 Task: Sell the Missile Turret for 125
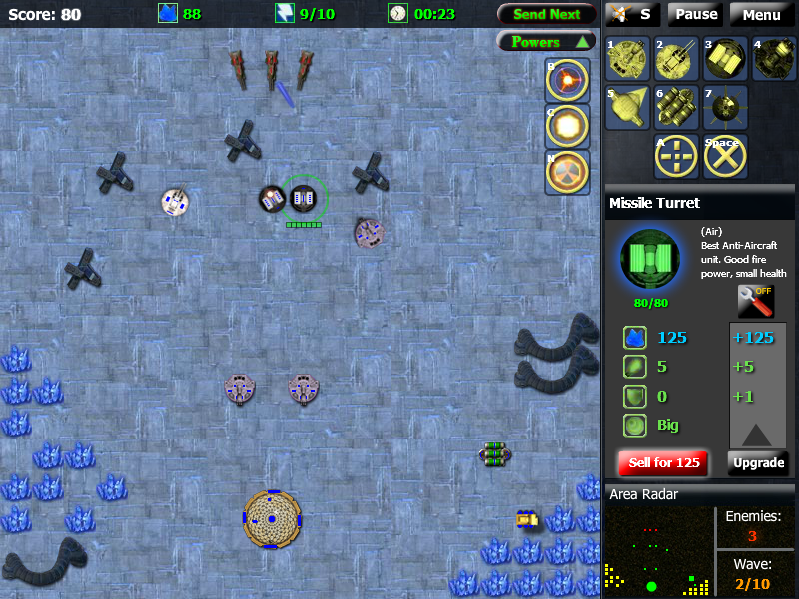click(x=664, y=463)
